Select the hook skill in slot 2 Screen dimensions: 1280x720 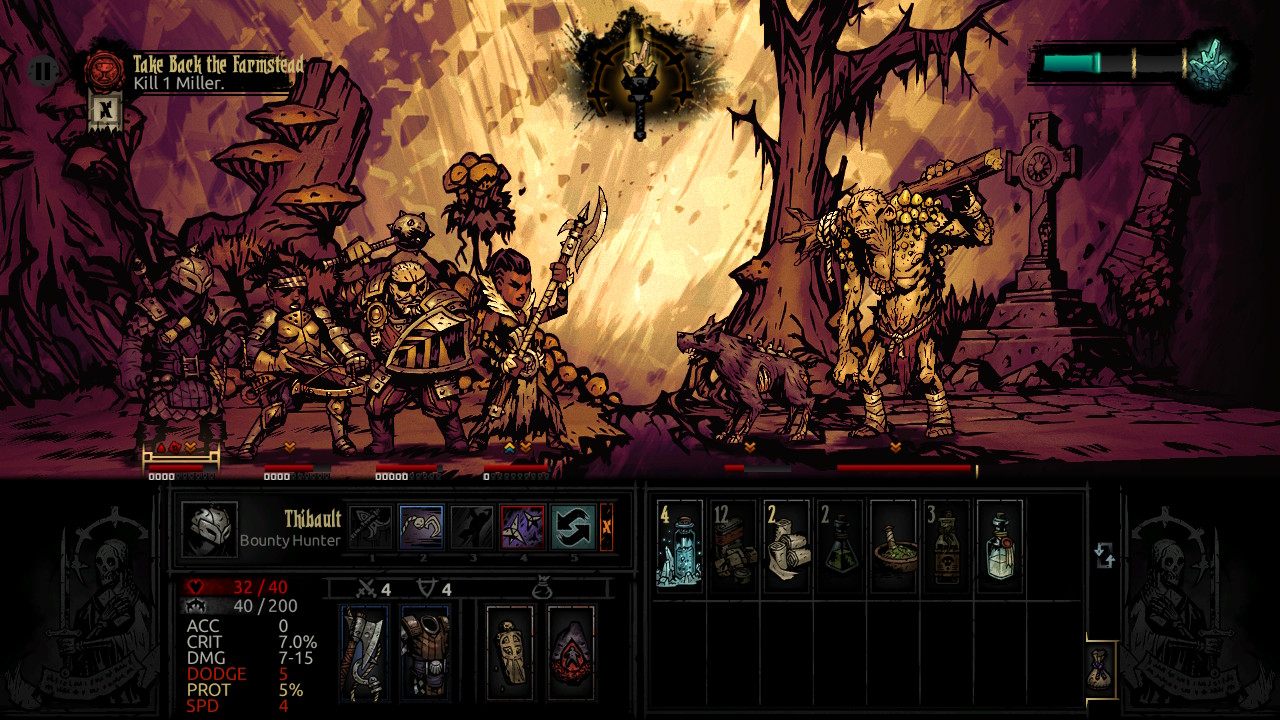(420, 526)
